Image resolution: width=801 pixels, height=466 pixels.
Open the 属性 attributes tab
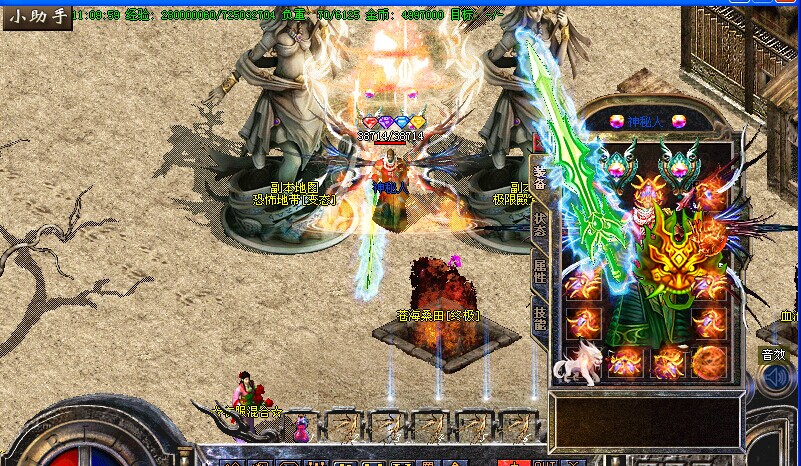(x=539, y=271)
